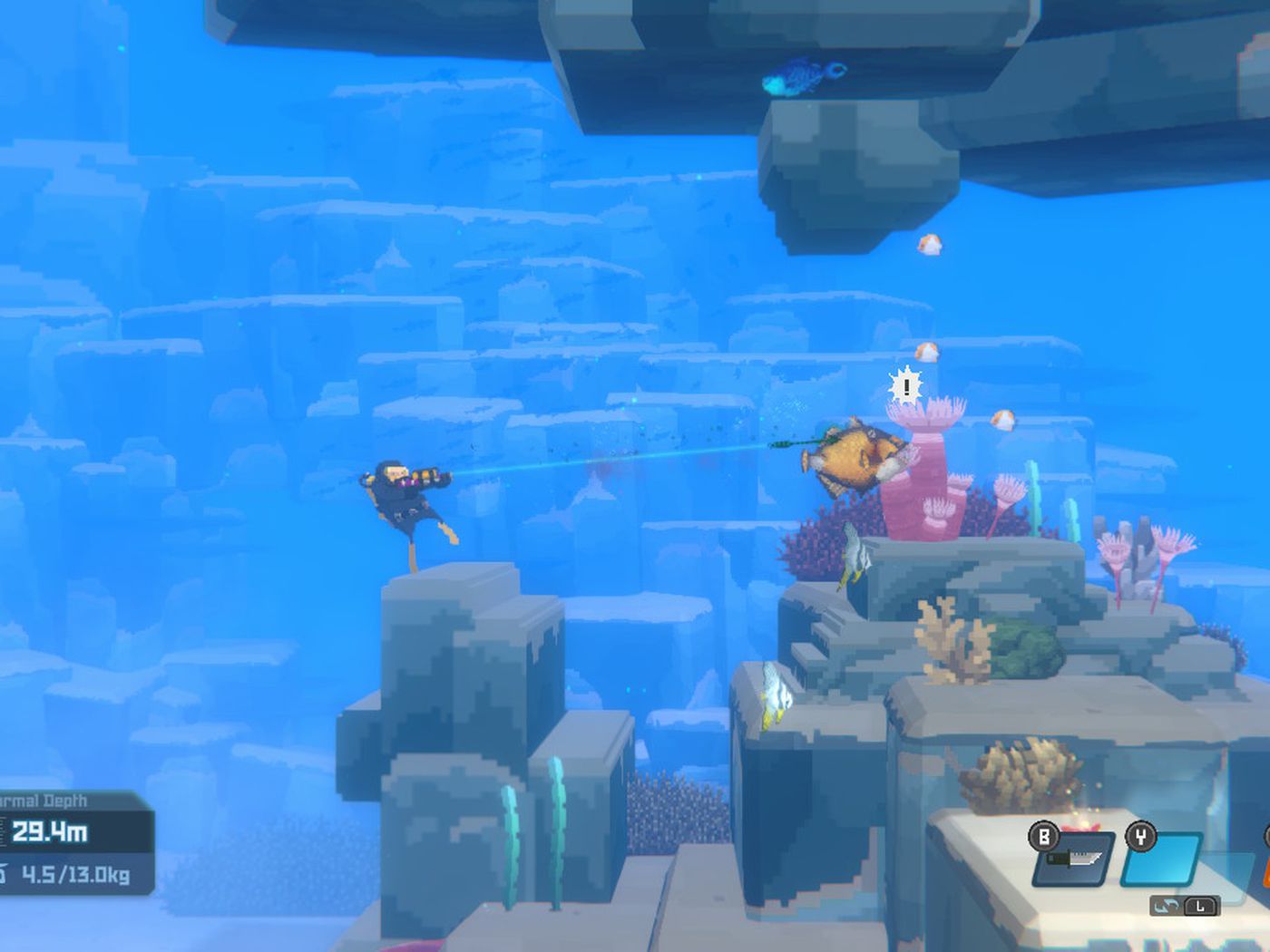Click the depth gauge icon beside 29.4m

click(4, 831)
